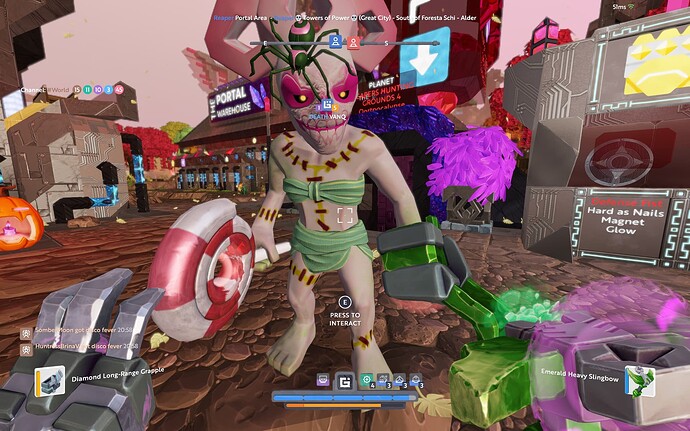Pick the green target hotbar slot
The image size is (690, 431).
click(x=367, y=380)
